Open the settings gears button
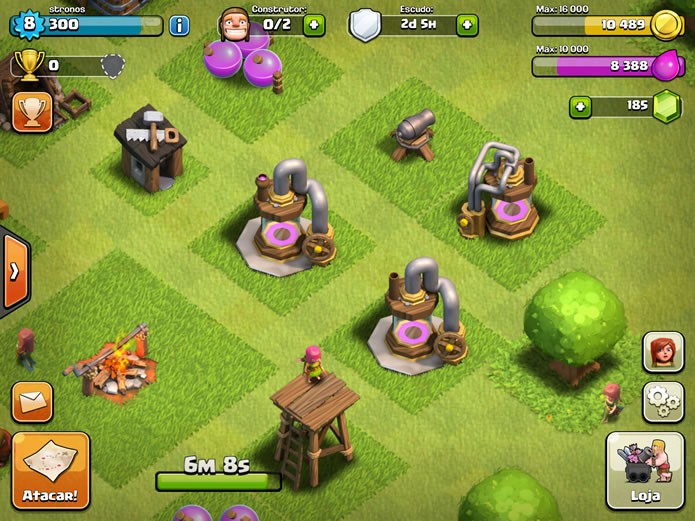Image resolution: width=695 pixels, height=521 pixels. pyautogui.click(x=663, y=401)
